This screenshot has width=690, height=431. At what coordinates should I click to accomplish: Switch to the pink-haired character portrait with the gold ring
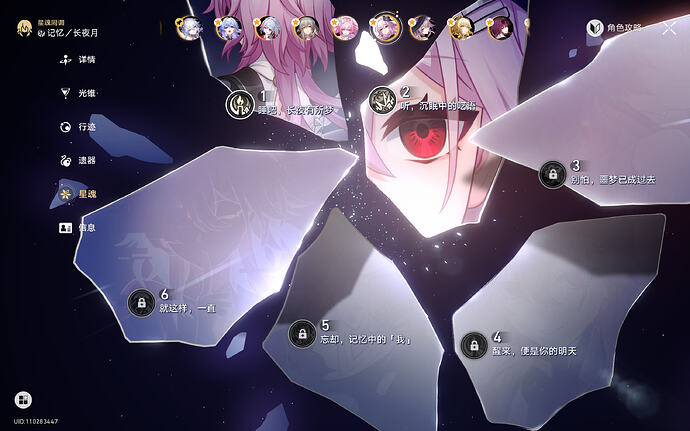pos(344,27)
